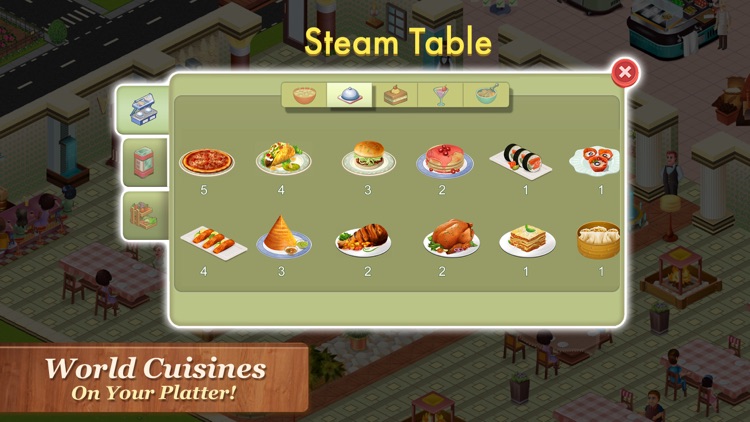Open the mixing bowl with spoon tab

pos(487,95)
